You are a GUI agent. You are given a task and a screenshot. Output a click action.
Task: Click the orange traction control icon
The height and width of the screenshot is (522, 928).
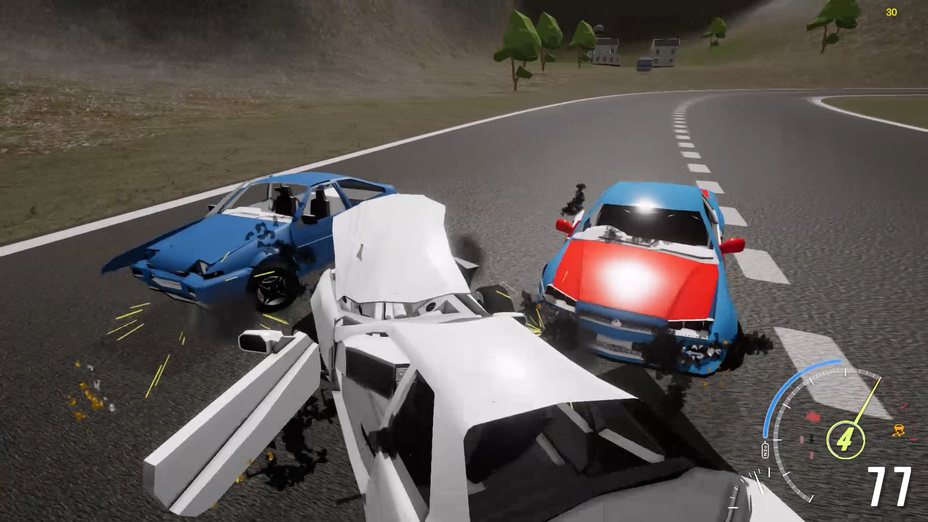click(x=899, y=431)
